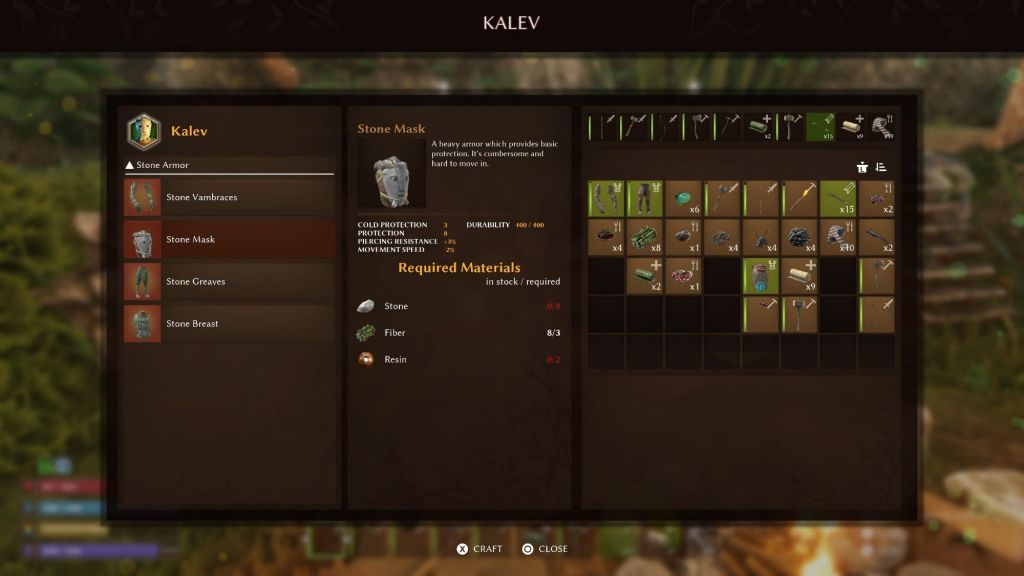Viewport: 1024px width, 576px height.
Task: Choose the Stone Mask recipe
Action: pyautogui.click(x=228, y=239)
